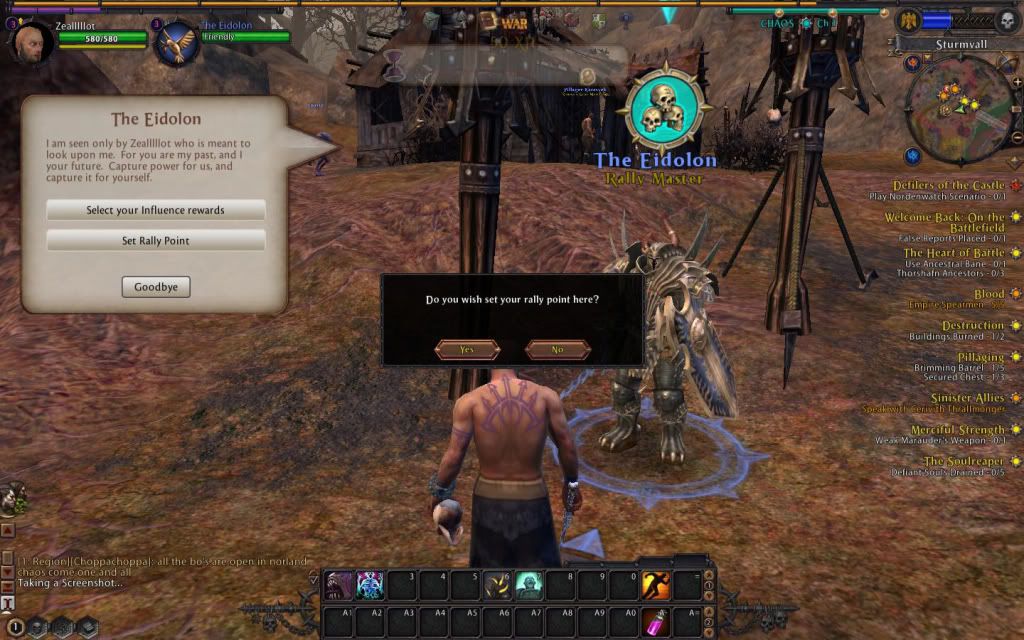The height and width of the screenshot is (640, 1024).
Task: Decline the rally point with No
Action: 557,349
